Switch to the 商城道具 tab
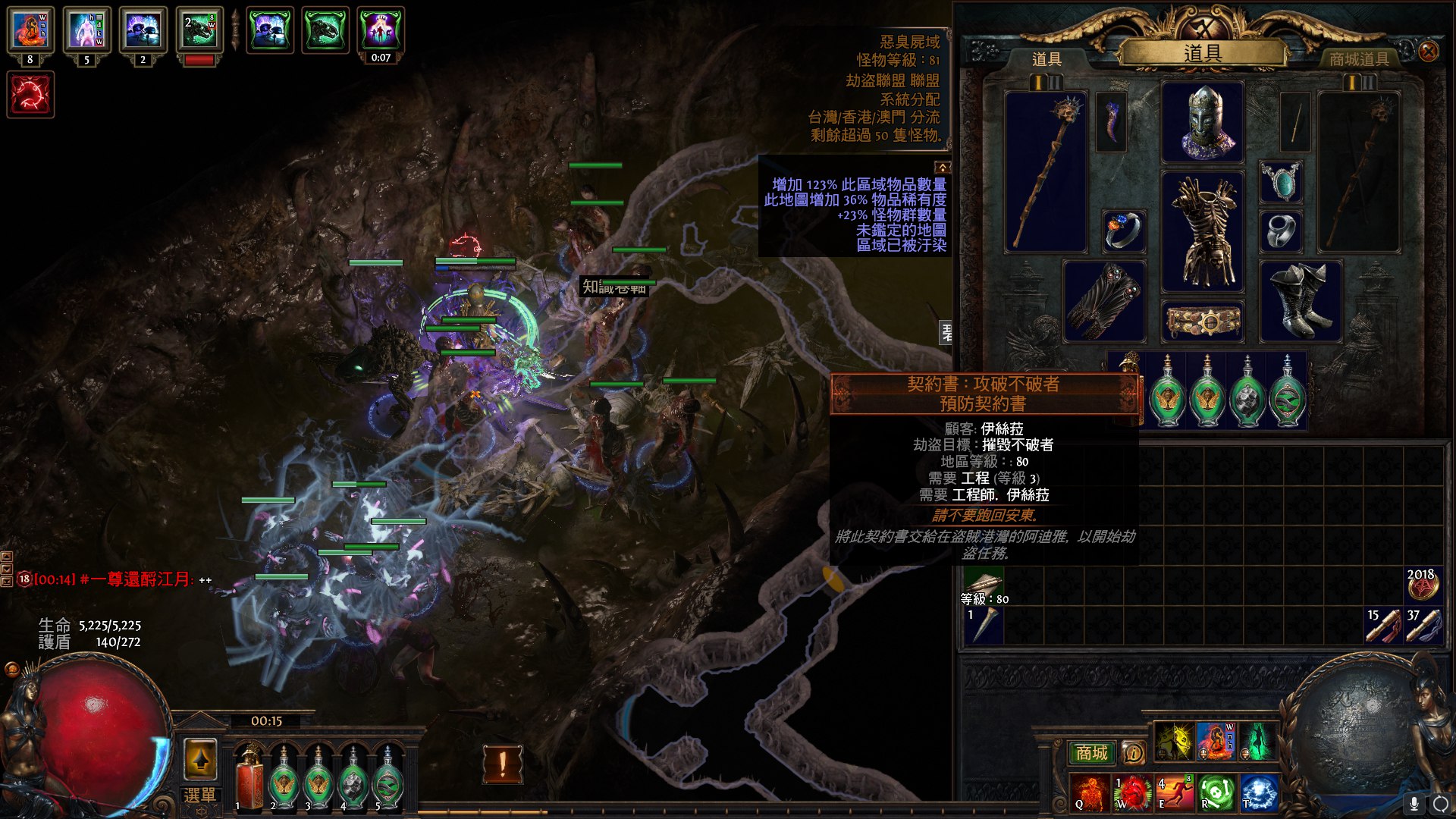The image size is (1456, 819). coord(1358,59)
